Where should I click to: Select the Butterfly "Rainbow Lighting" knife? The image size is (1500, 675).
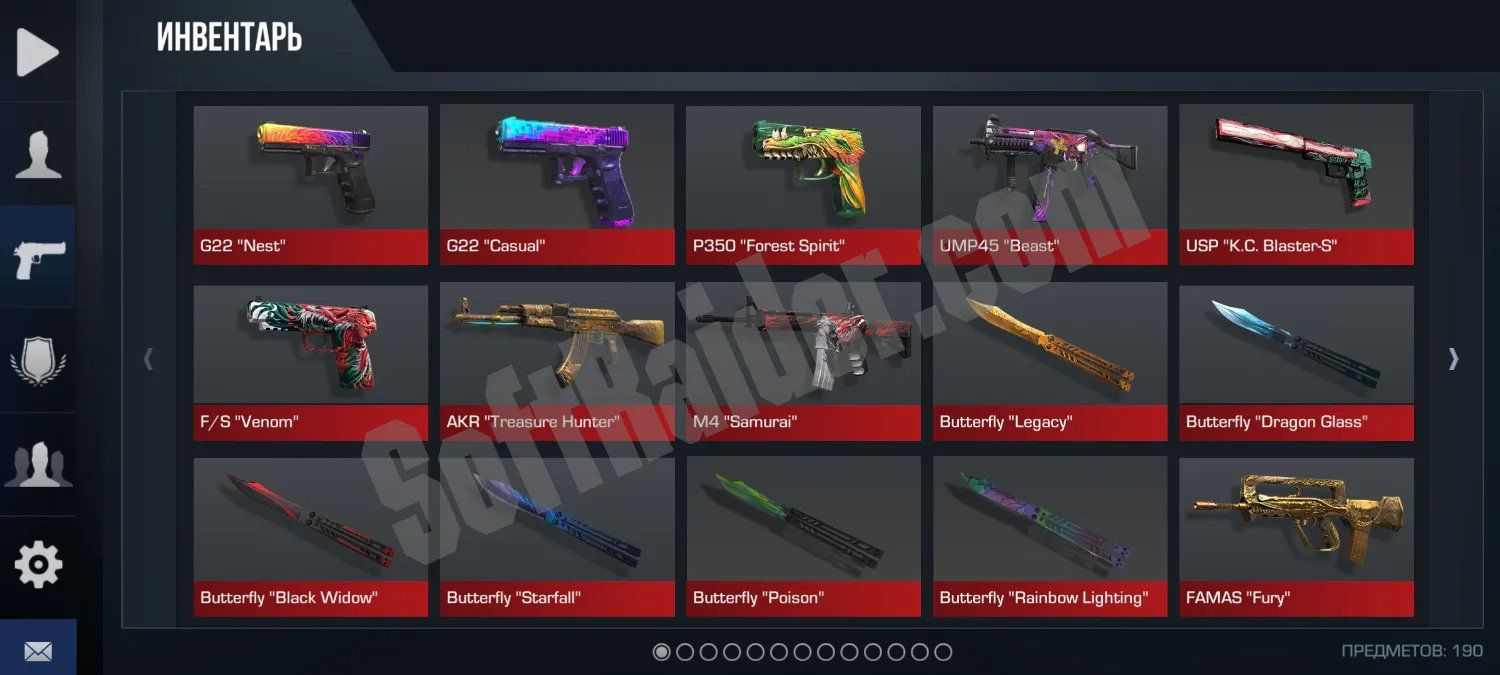1050,537
